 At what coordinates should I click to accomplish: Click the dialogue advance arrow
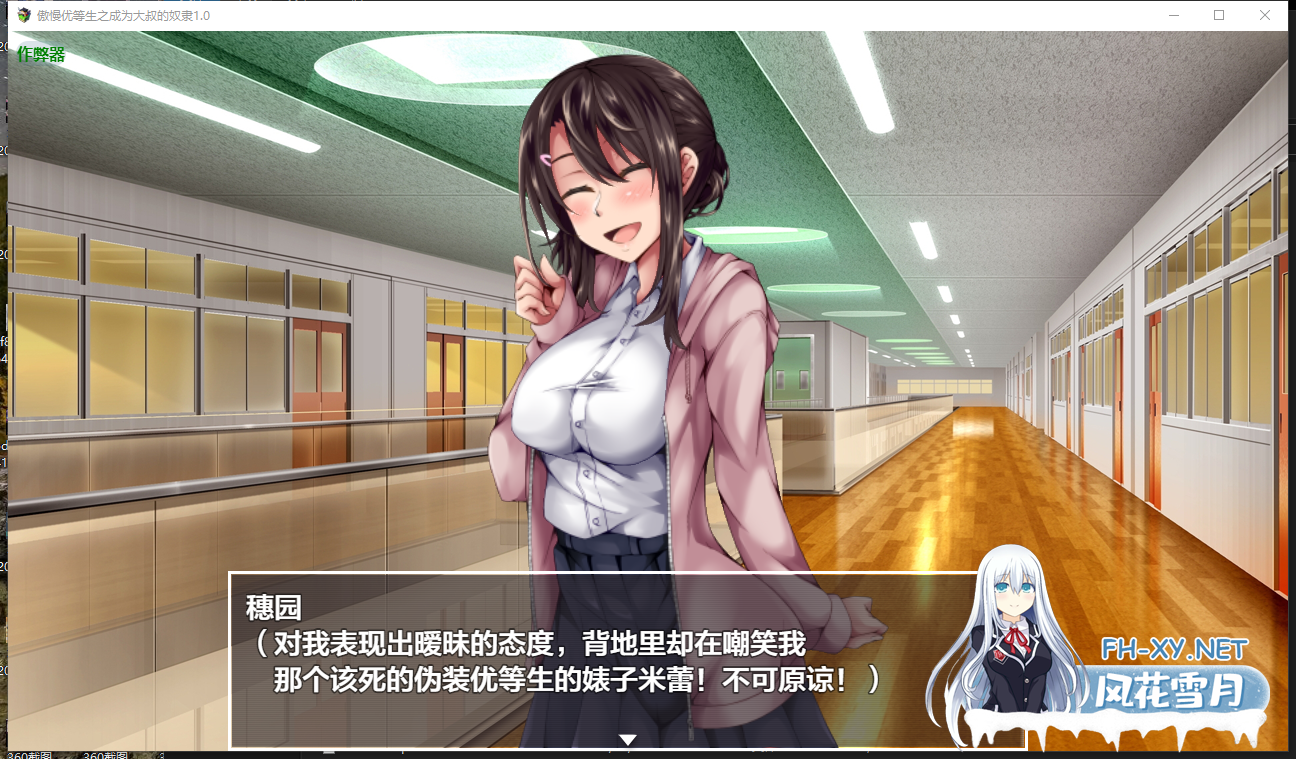[628, 740]
